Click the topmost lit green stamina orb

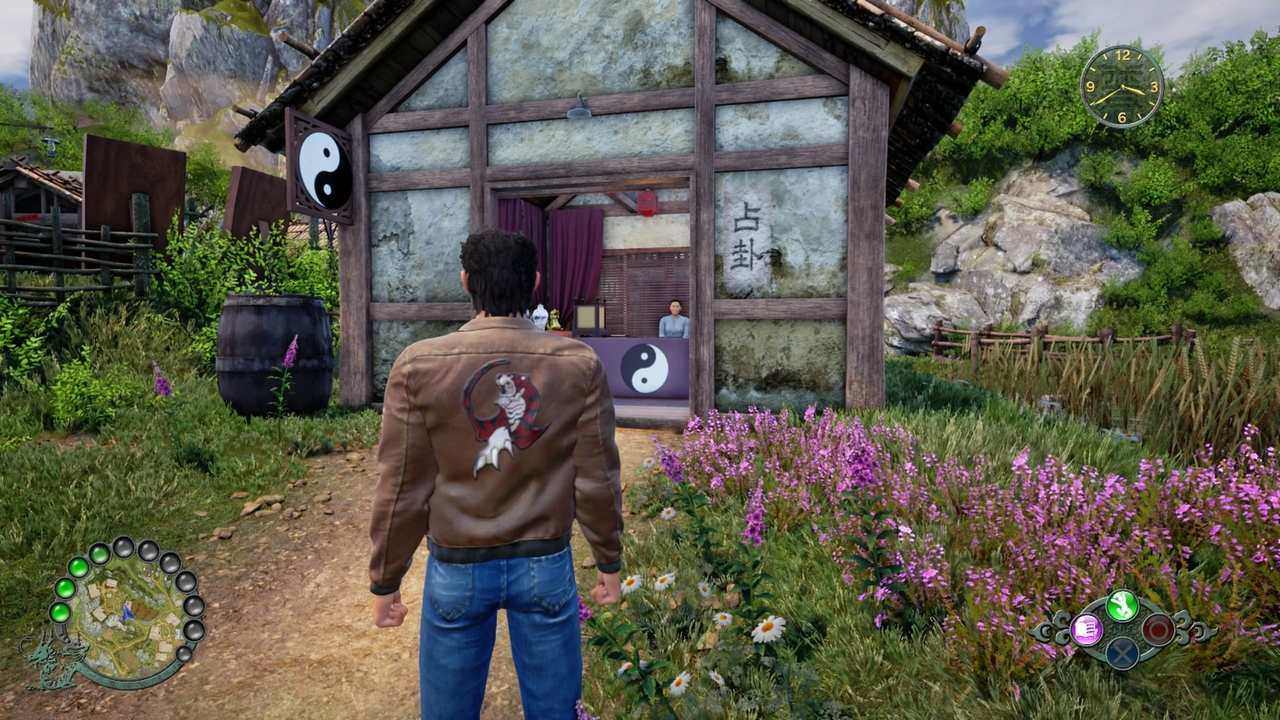pos(98,552)
